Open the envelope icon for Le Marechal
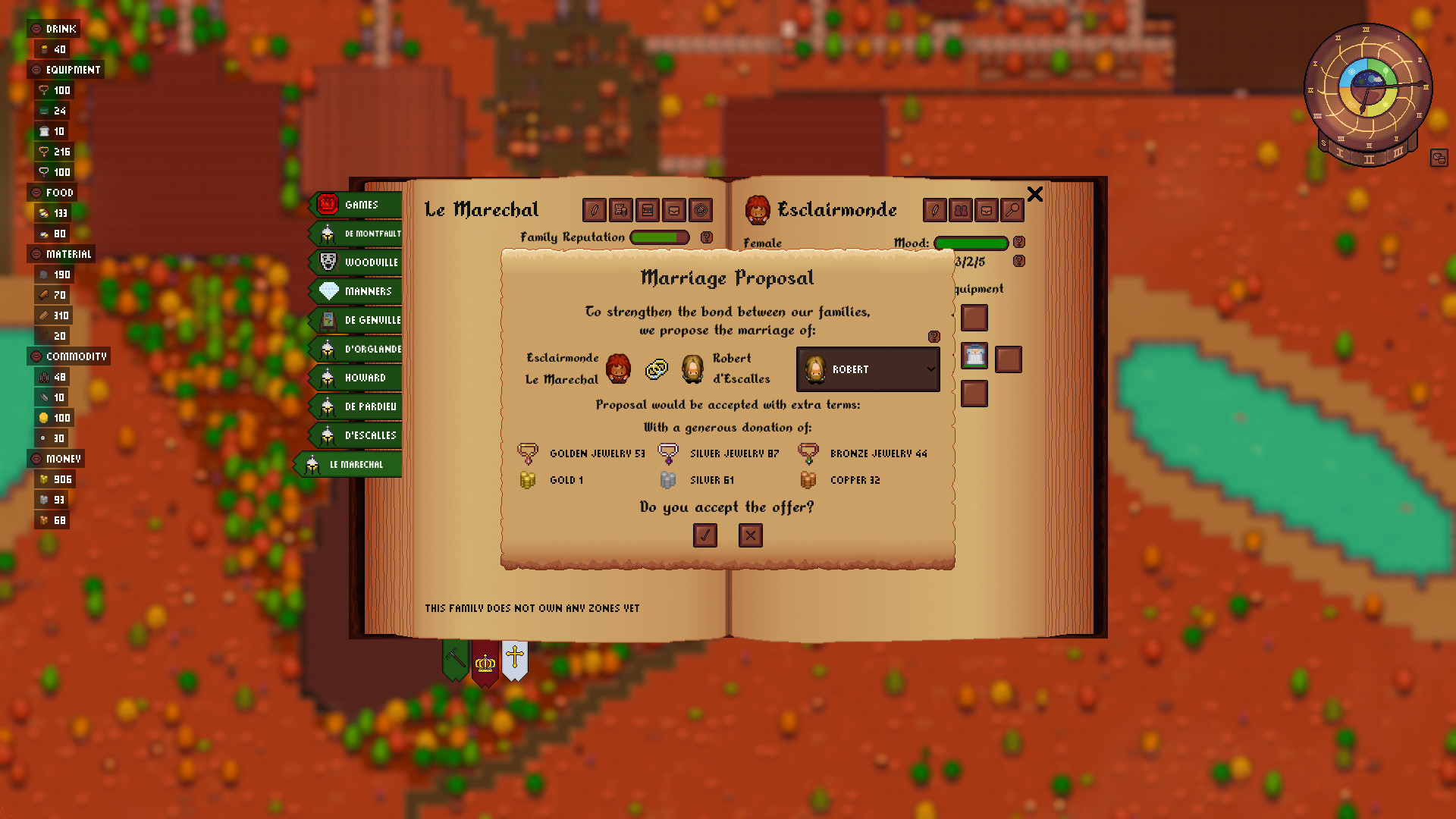This screenshot has width=1456, height=819. point(674,211)
